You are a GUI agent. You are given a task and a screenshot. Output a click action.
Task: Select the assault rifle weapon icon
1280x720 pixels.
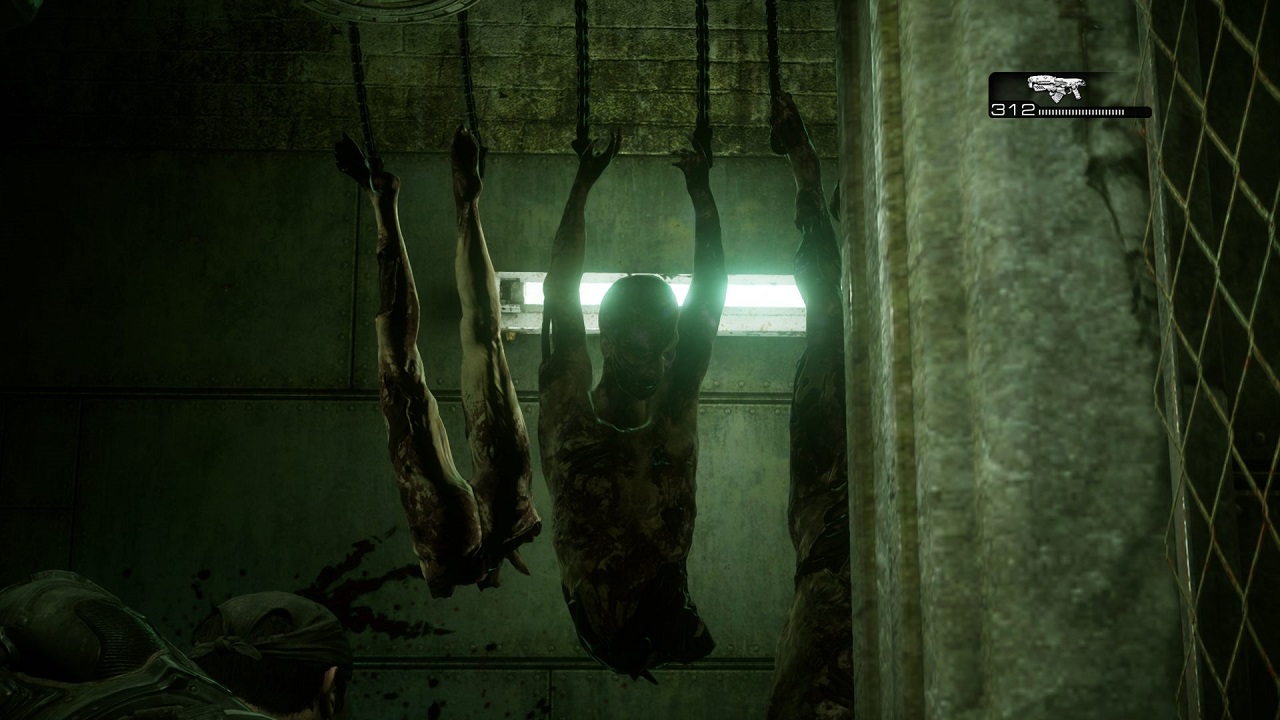[x=1056, y=87]
